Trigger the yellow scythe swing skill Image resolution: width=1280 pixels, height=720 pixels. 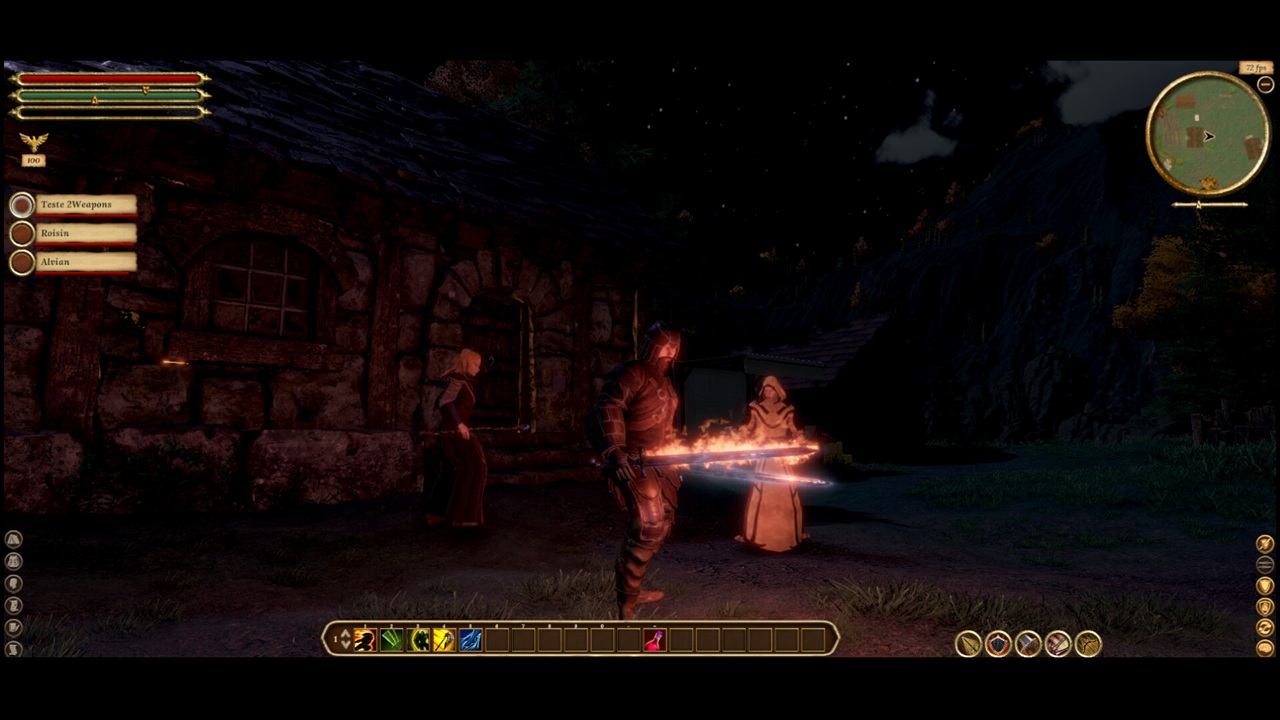pos(445,640)
